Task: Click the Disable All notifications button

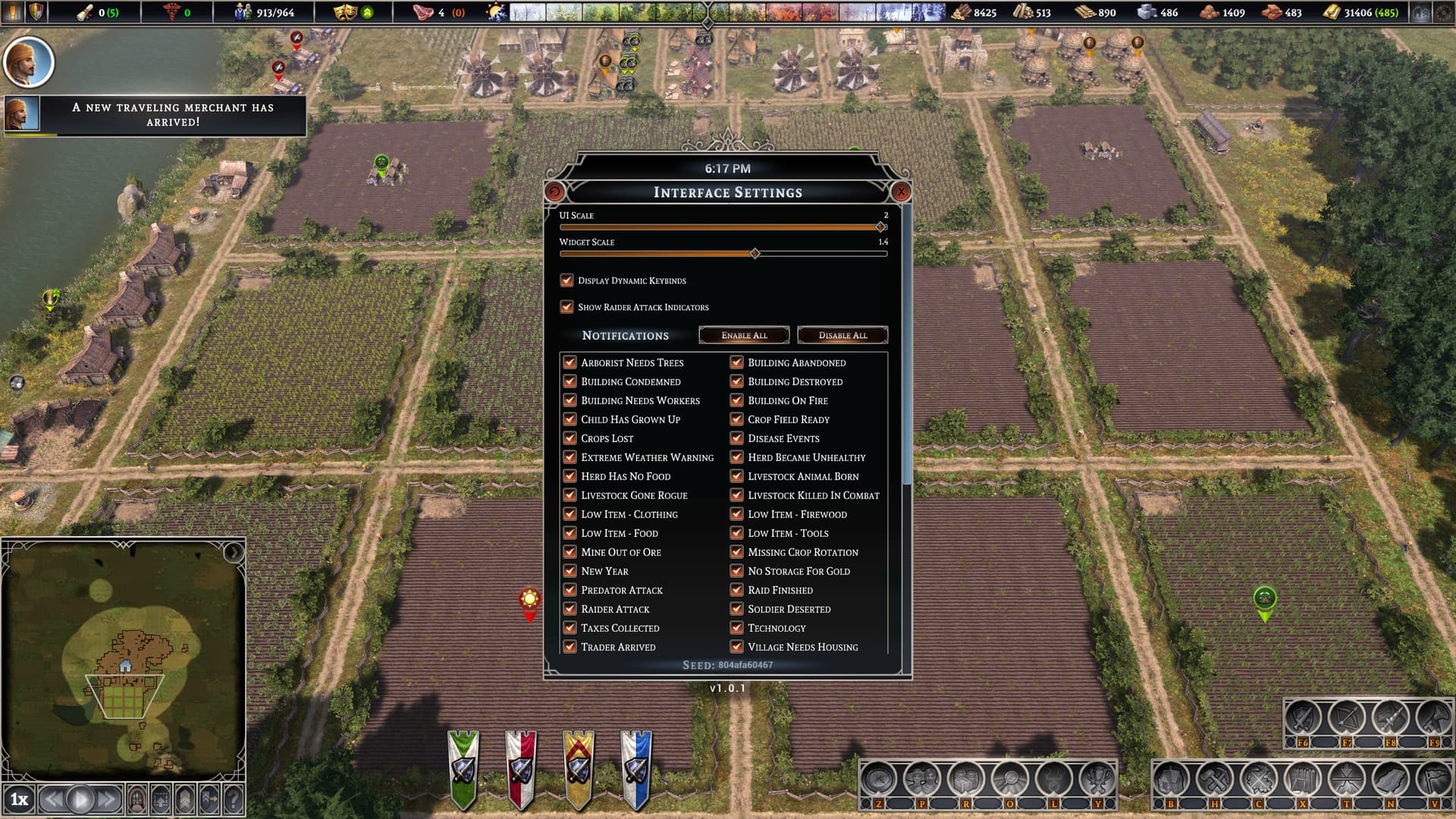Action: (x=843, y=335)
